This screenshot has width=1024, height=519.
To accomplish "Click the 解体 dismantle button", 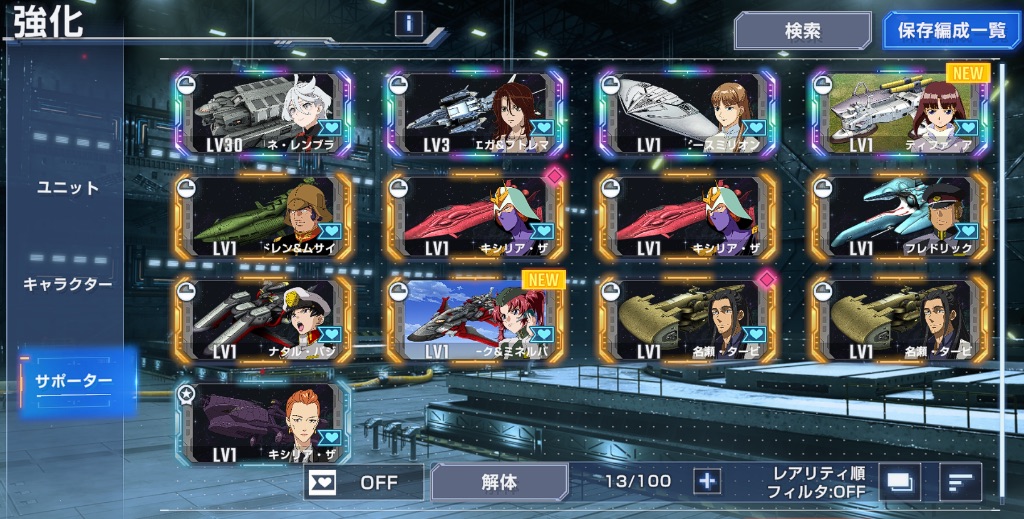I will [499, 482].
